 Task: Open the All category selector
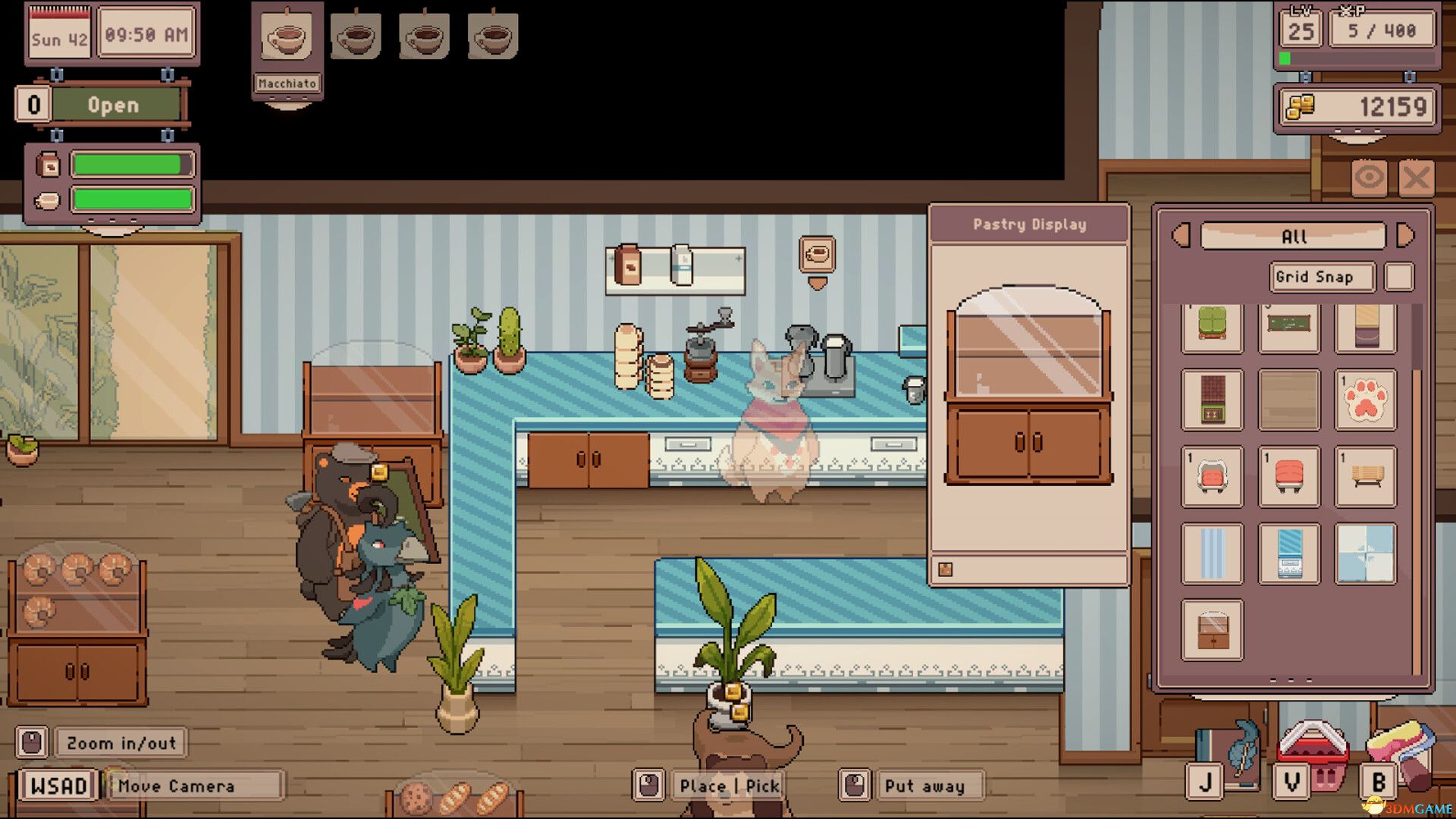pos(1291,237)
